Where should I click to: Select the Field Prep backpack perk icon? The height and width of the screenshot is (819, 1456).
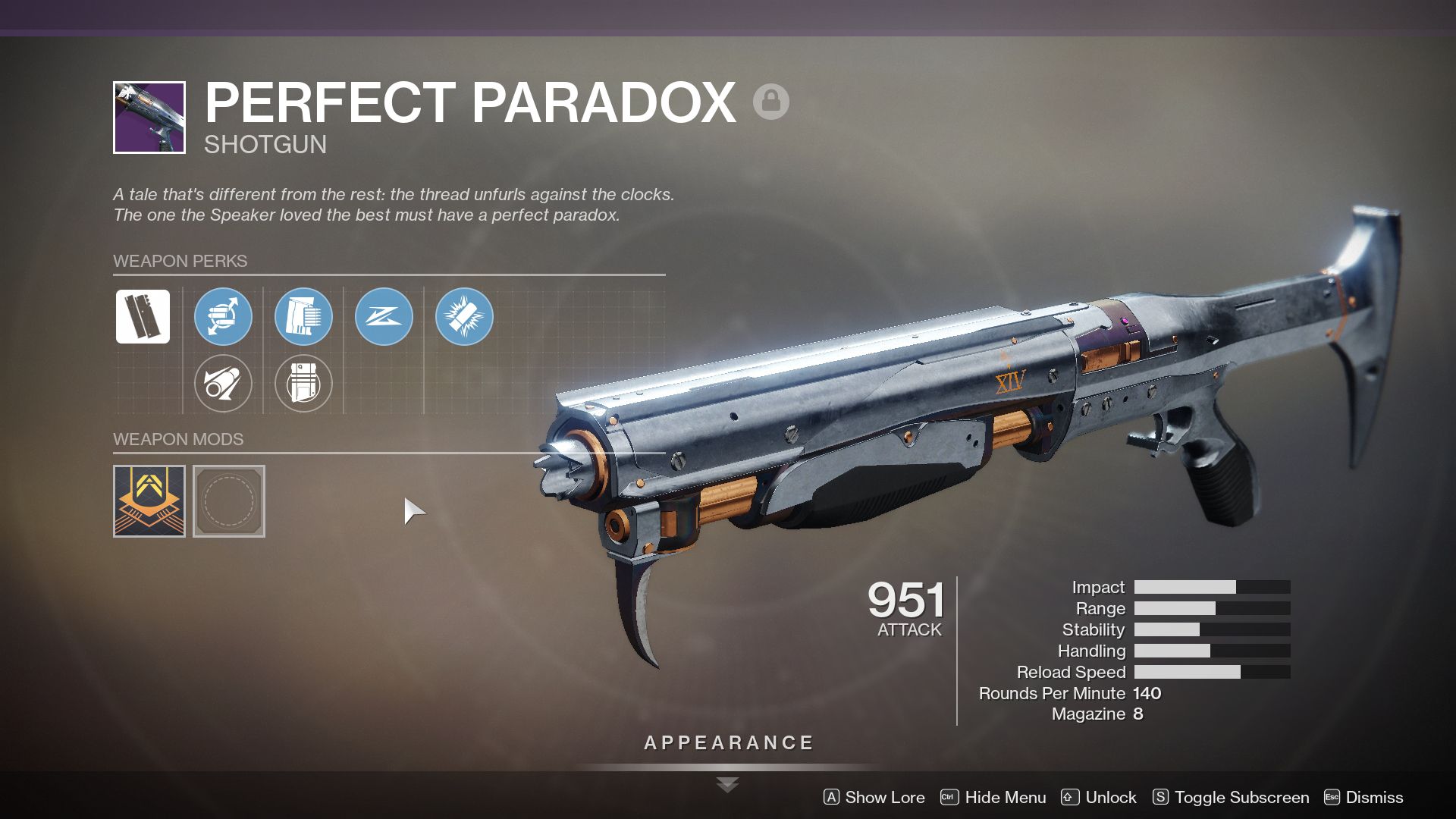(303, 384)
